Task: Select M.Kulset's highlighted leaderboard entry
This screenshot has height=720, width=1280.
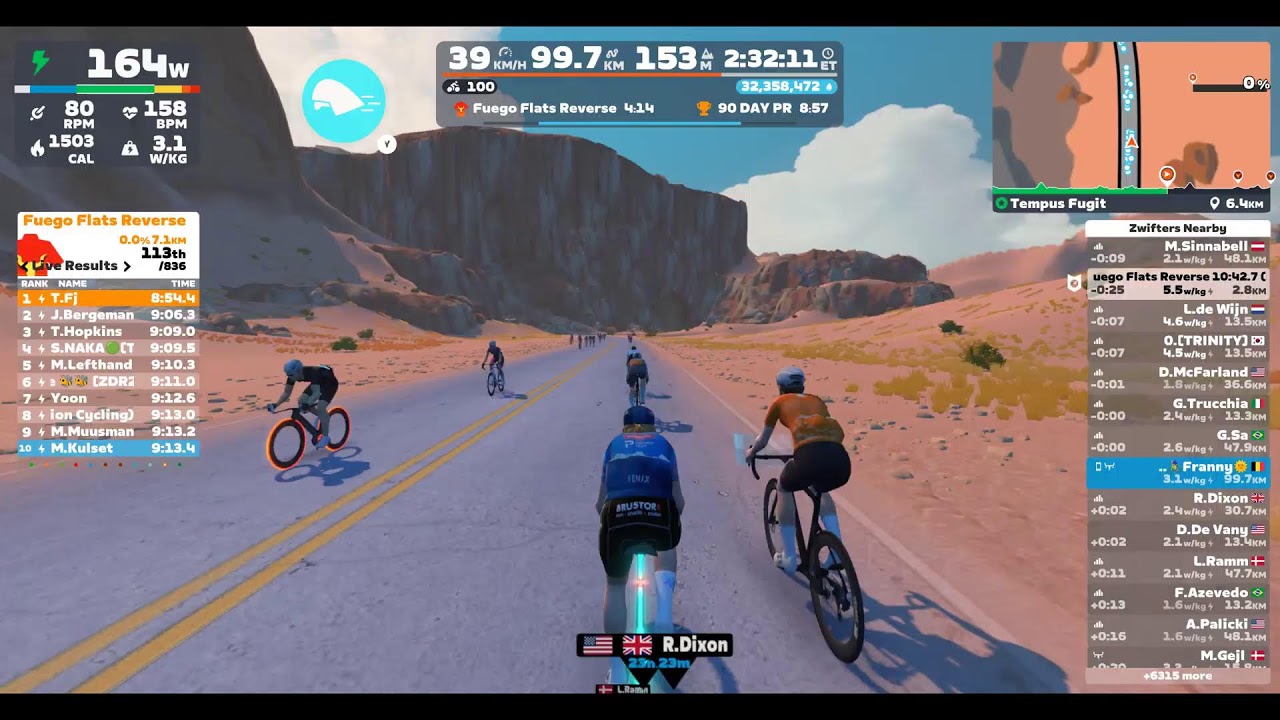Action: pyautogui.click(x=108, y=448)
